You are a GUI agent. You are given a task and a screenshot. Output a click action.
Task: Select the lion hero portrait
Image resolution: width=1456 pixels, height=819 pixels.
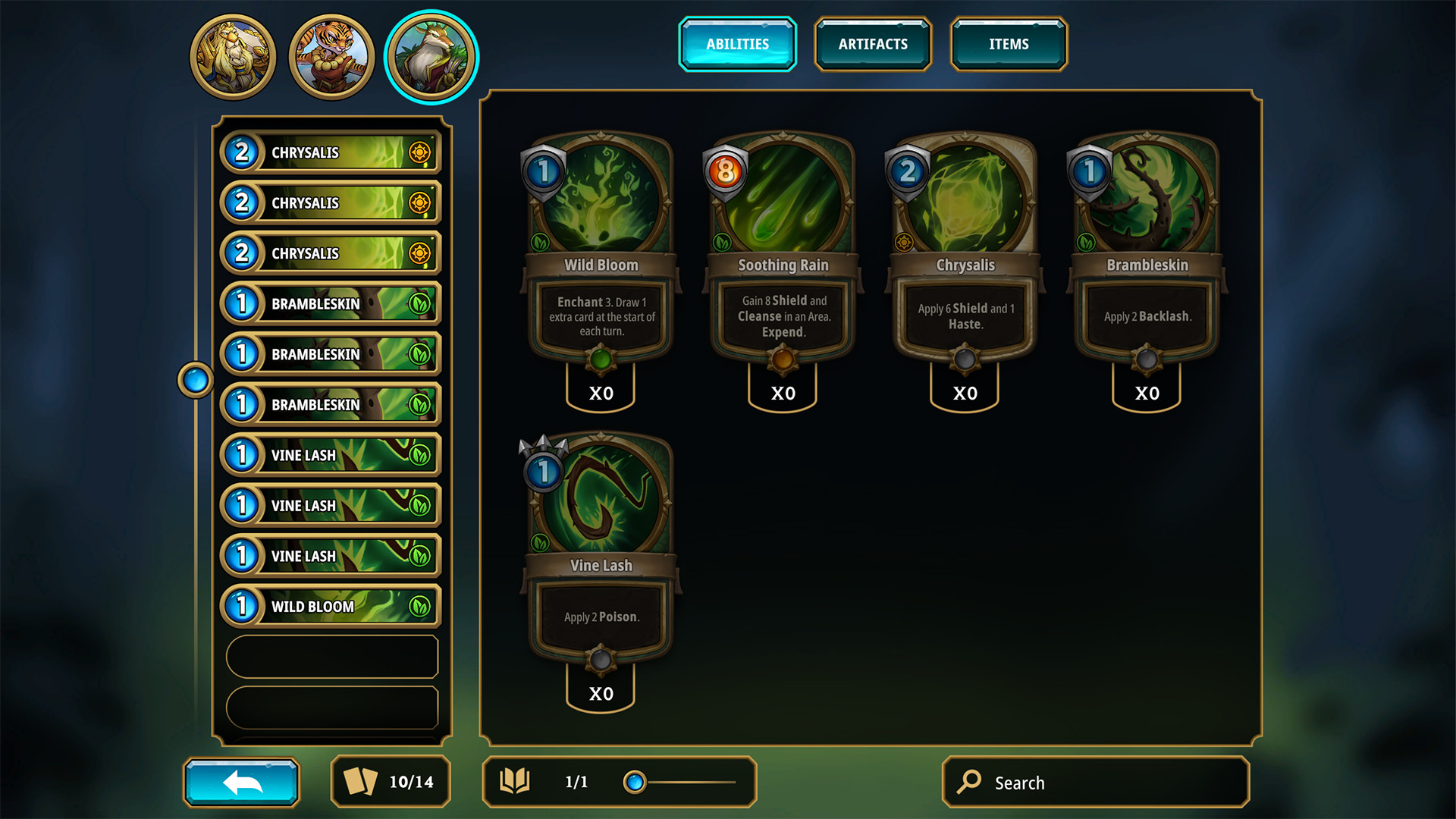tap(233, 57)
